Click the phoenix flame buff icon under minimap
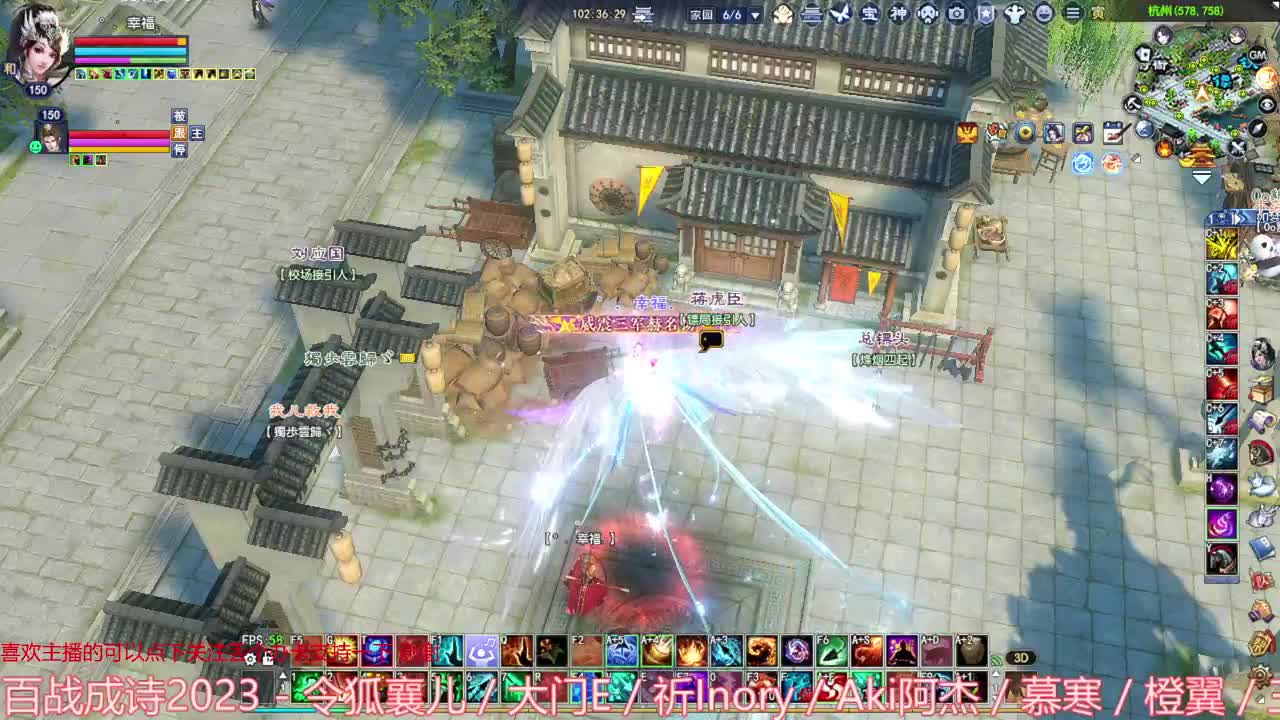This screenshot has width=1280, height=720. click(1113, 163)
